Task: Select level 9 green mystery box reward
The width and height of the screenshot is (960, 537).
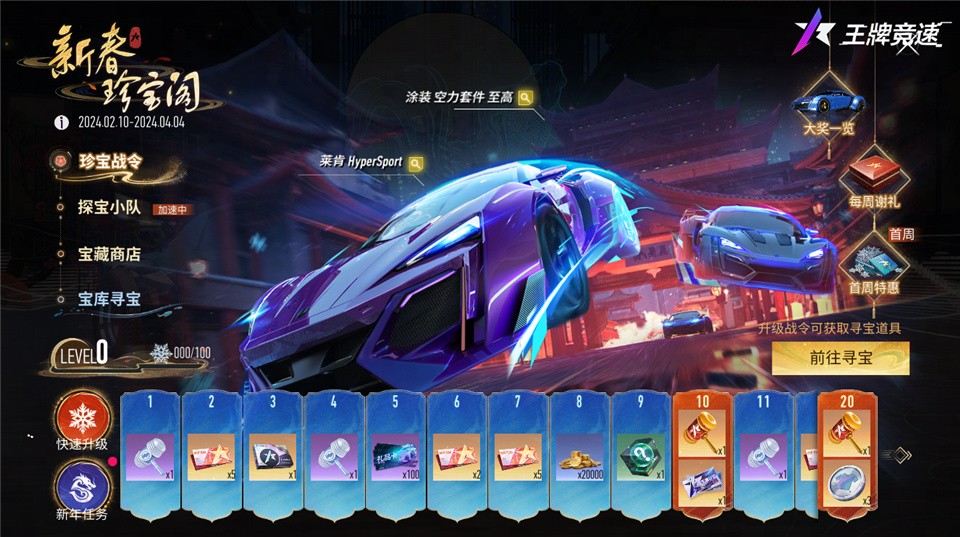Action: point(642,456)
